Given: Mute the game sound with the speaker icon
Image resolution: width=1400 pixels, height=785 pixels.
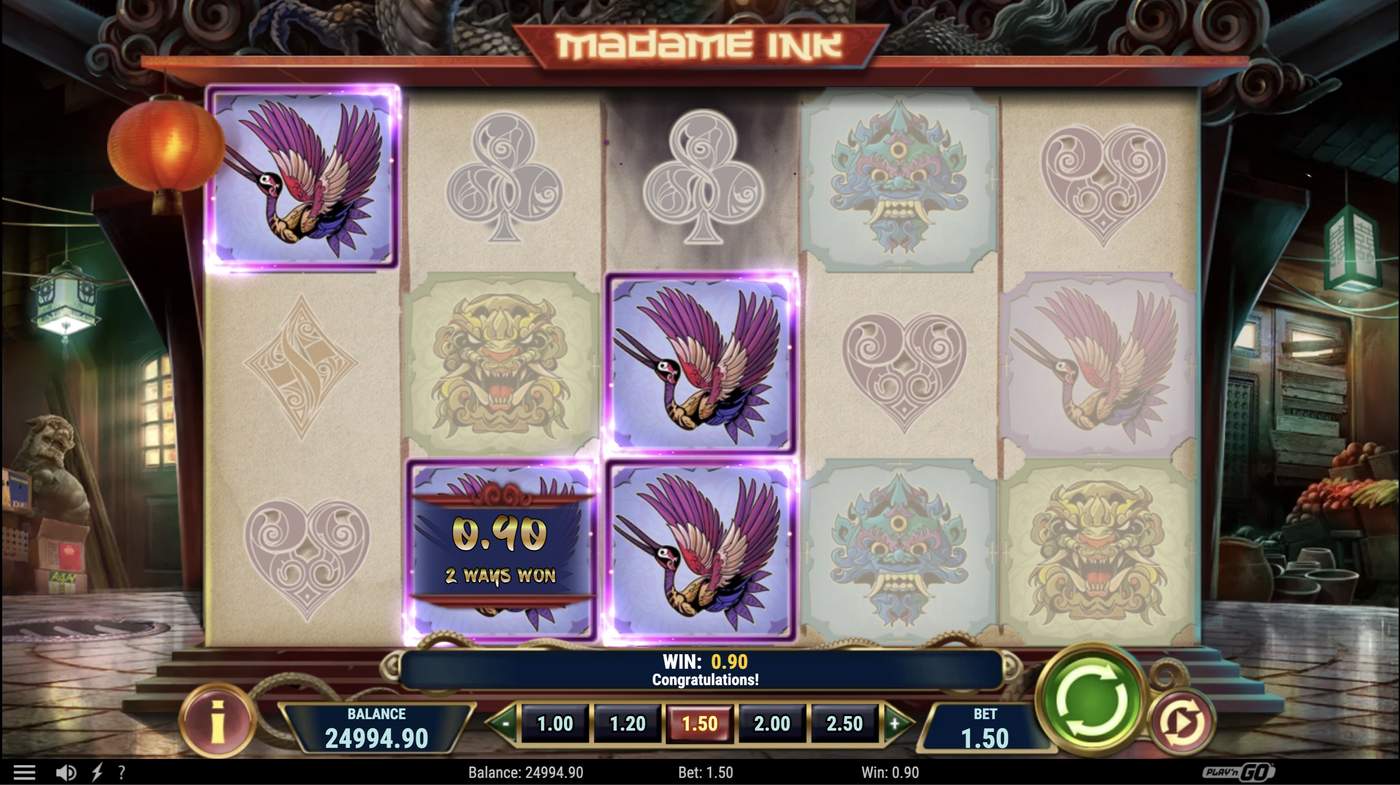Looking at the screenshot, I should point(66,770).
